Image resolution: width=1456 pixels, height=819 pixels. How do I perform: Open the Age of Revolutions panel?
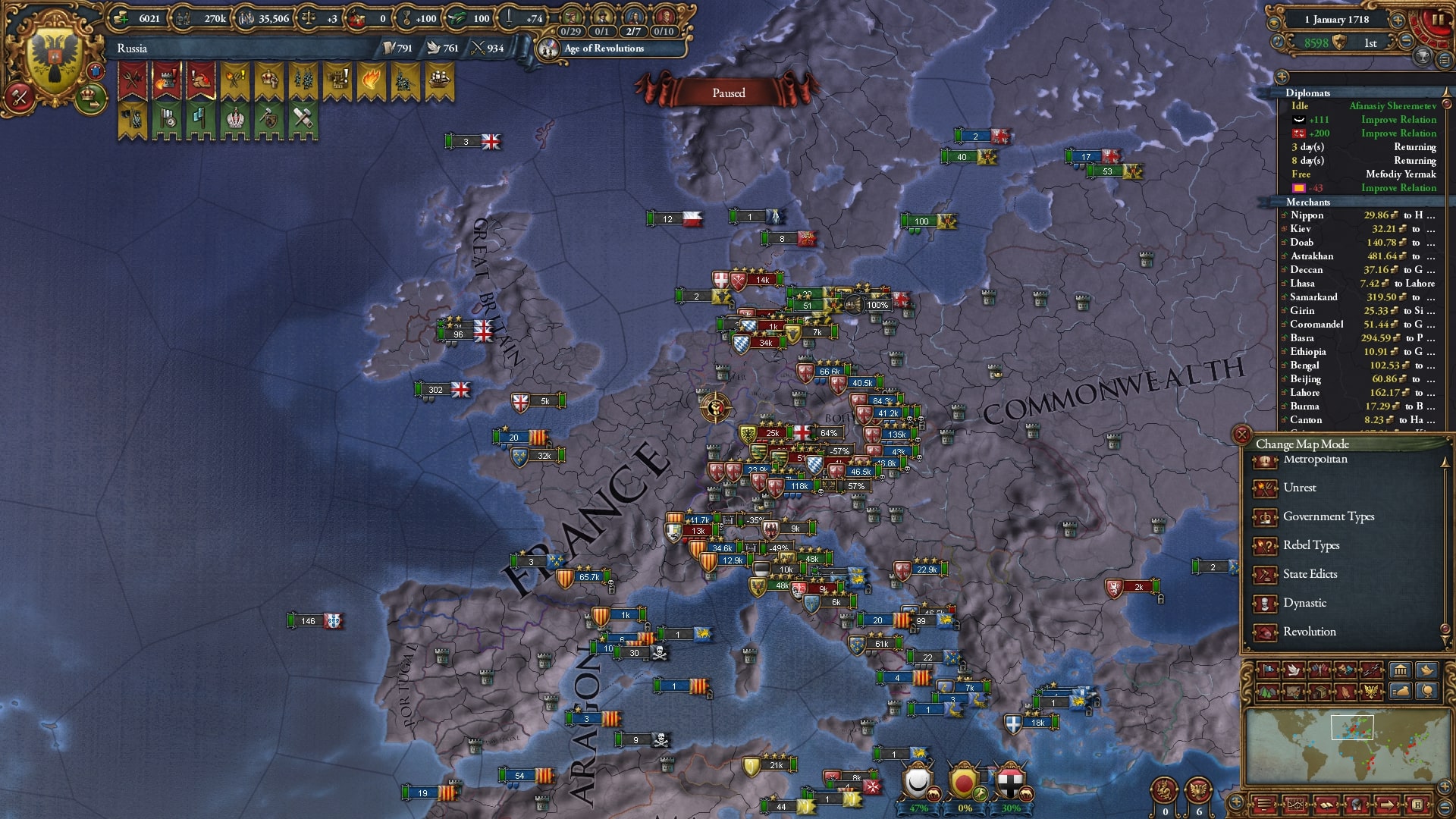604,49
